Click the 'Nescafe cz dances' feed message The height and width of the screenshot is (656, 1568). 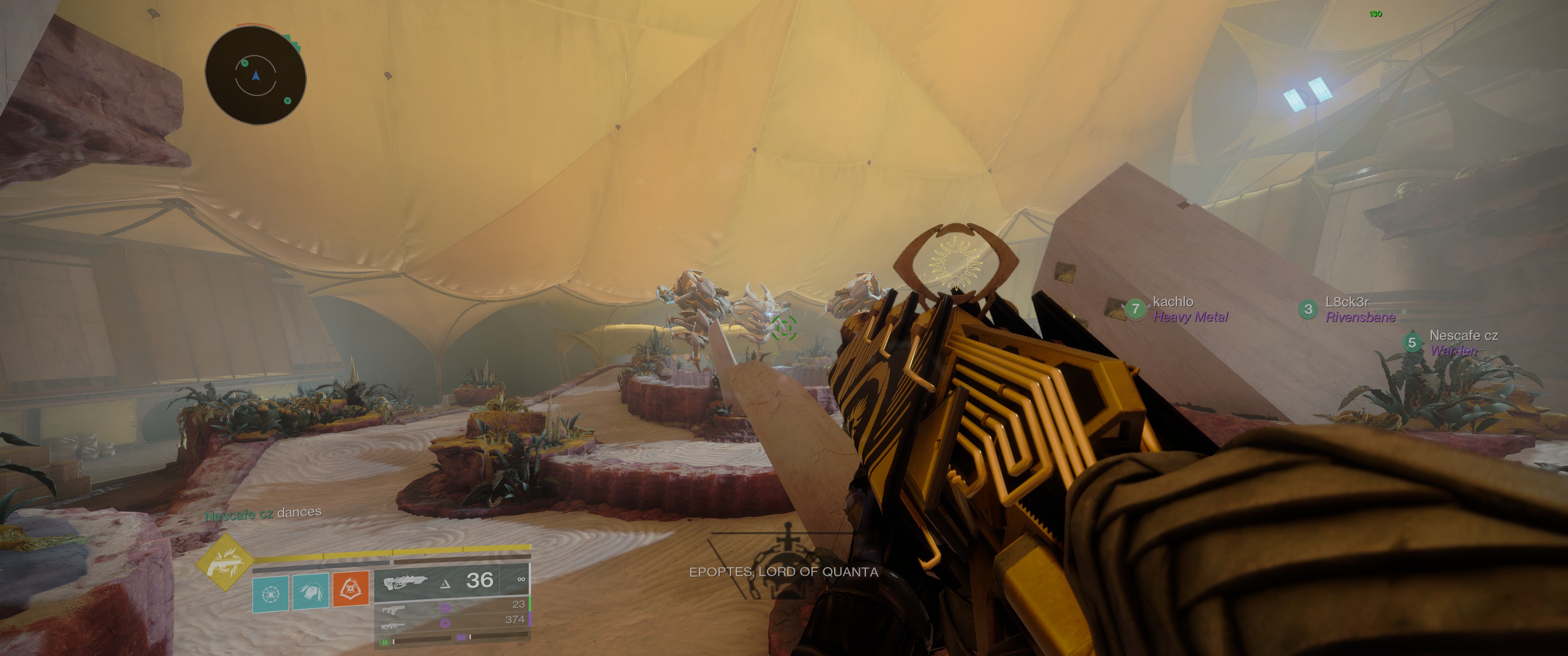click(x=263, y=513)
